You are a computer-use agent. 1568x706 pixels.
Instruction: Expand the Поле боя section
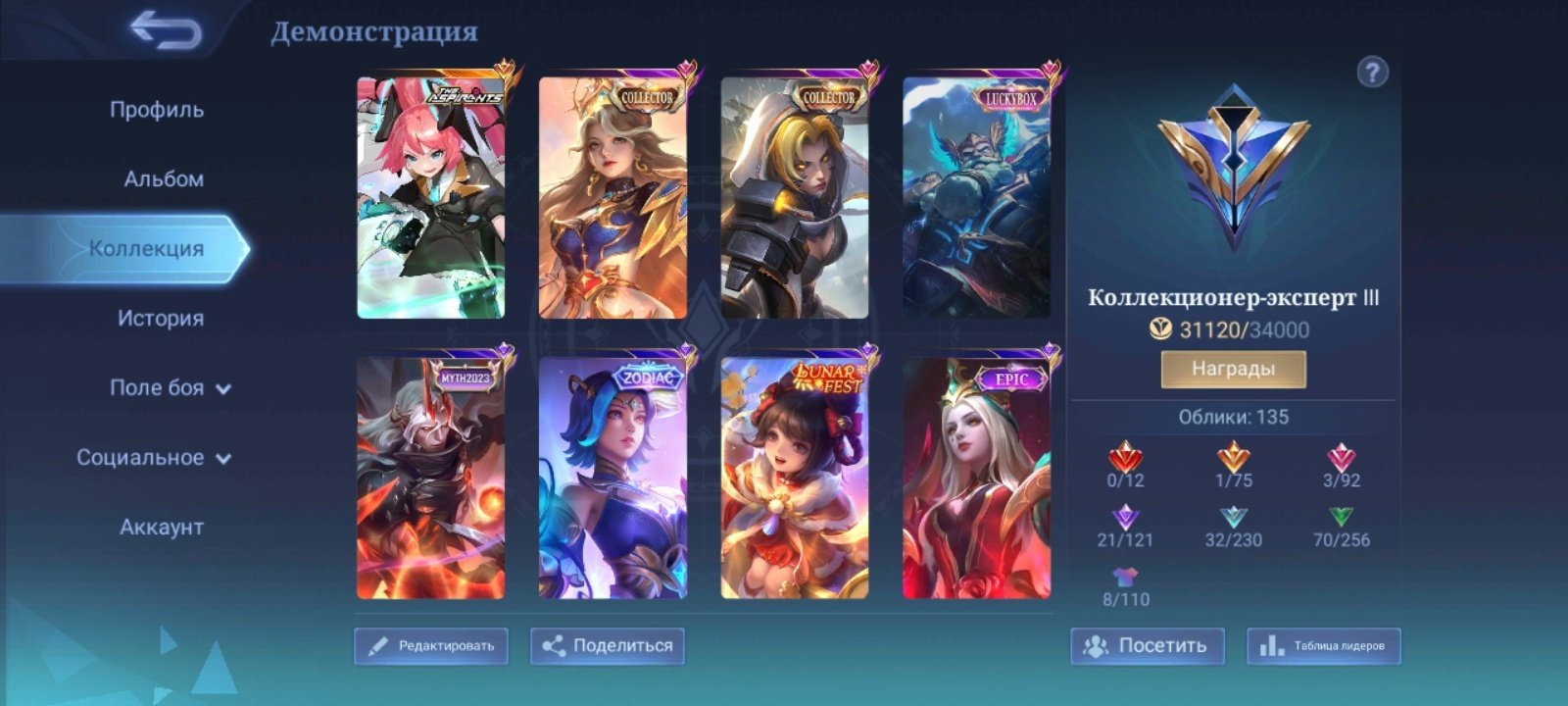[x=170, y=388]
